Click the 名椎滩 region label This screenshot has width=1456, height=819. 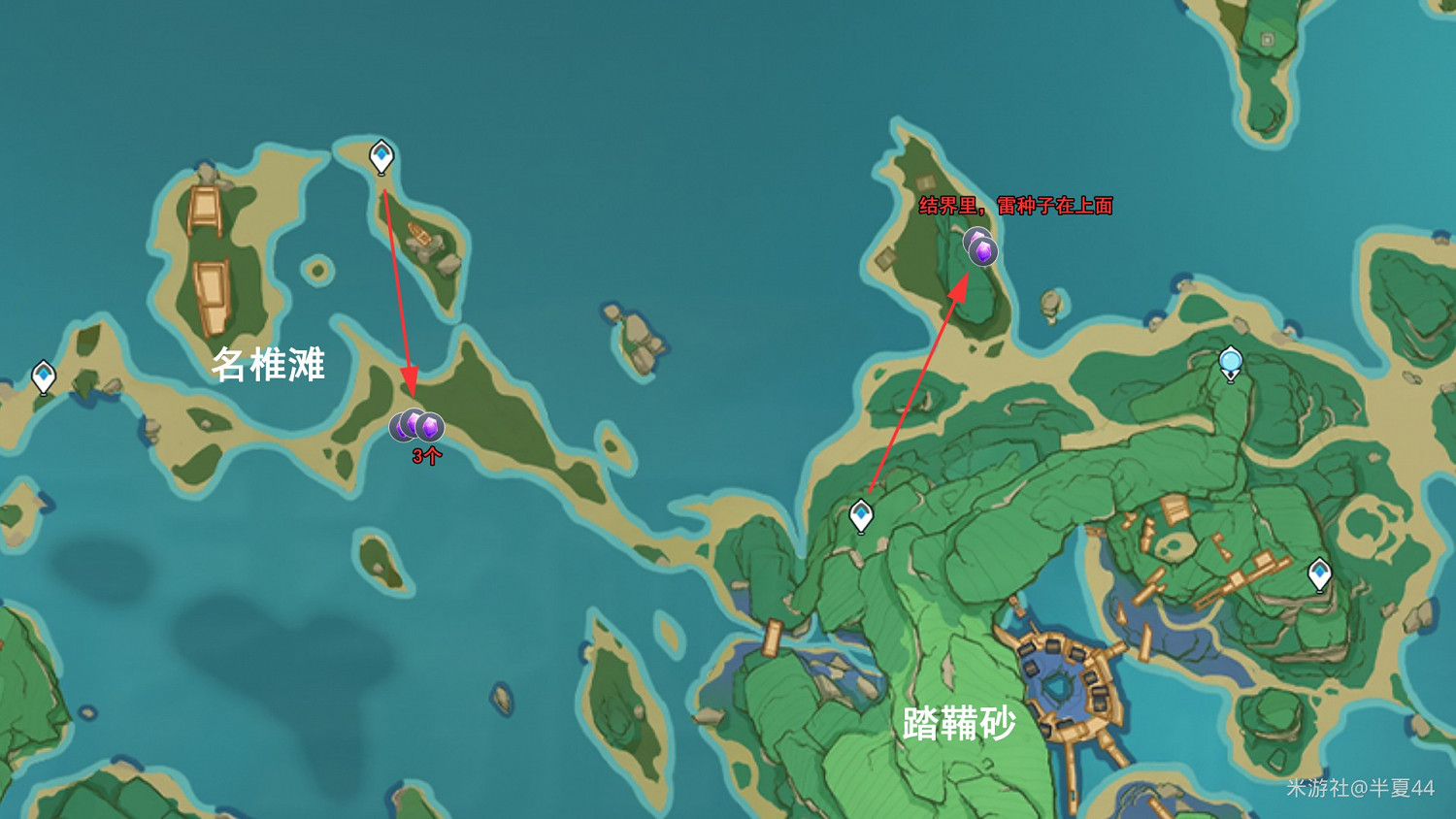(270, 366)
